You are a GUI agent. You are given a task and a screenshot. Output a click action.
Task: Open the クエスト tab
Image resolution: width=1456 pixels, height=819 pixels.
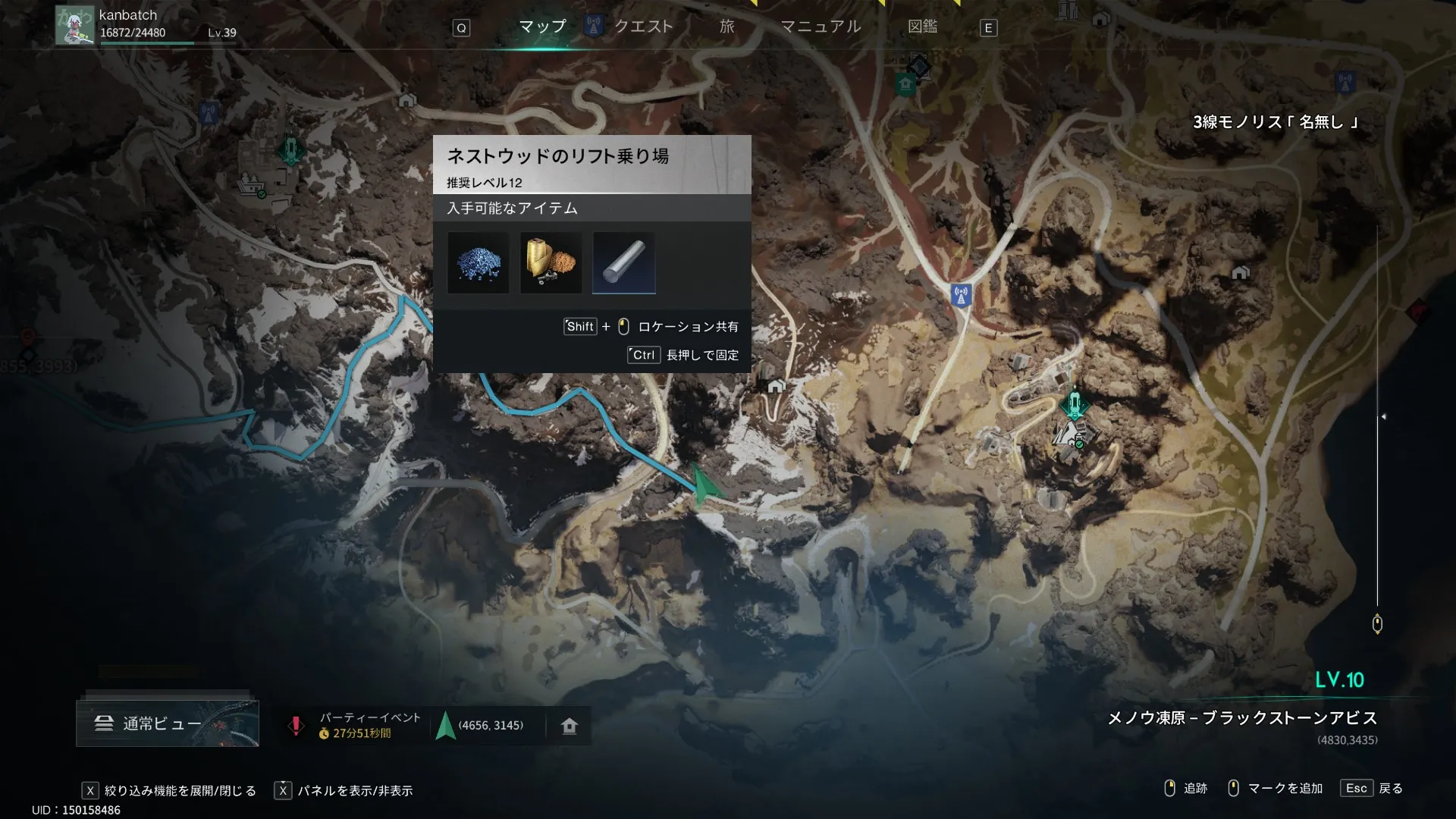[x=643, y=27]
